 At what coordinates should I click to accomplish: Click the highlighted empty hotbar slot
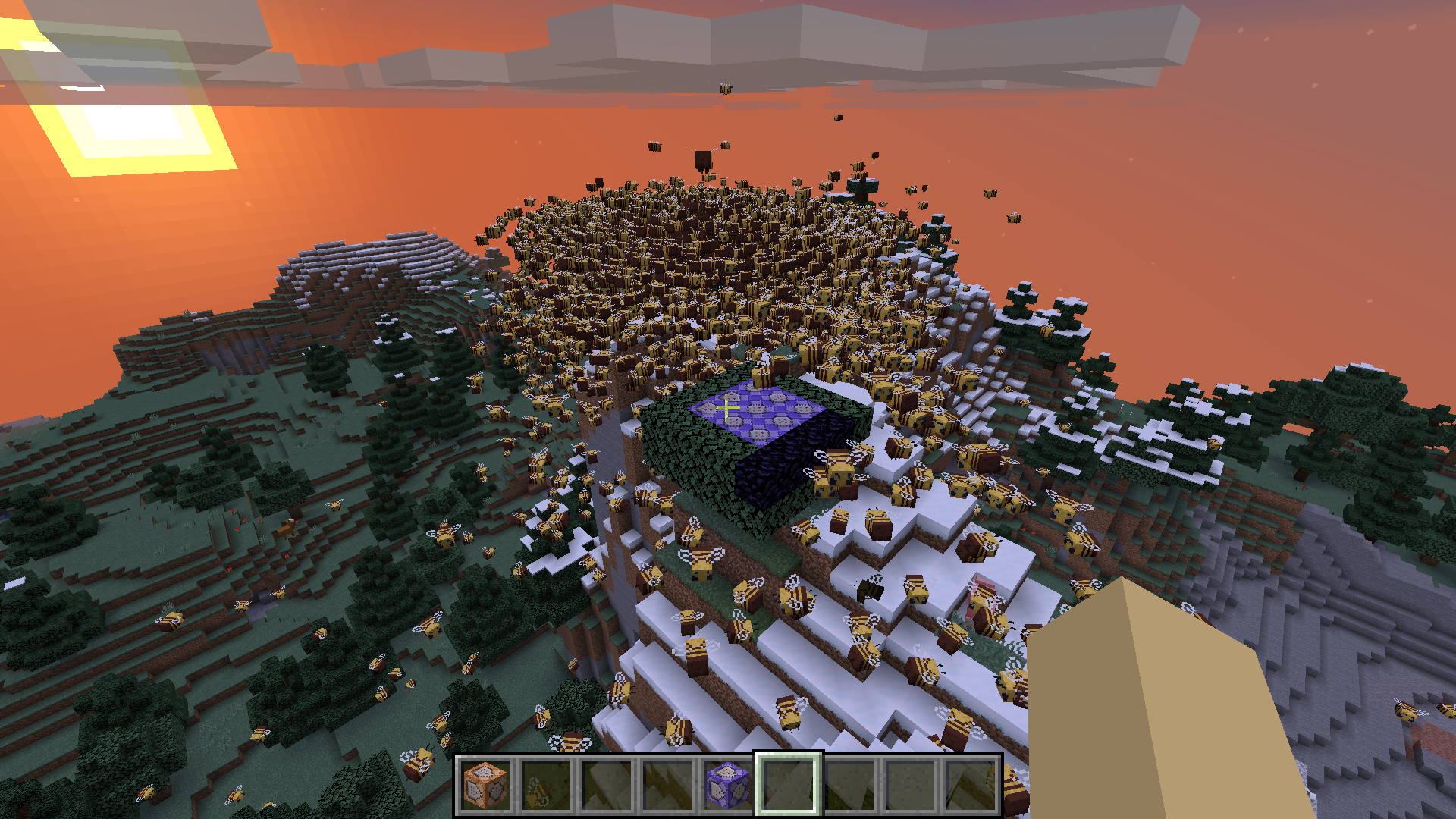click(789, 785)
